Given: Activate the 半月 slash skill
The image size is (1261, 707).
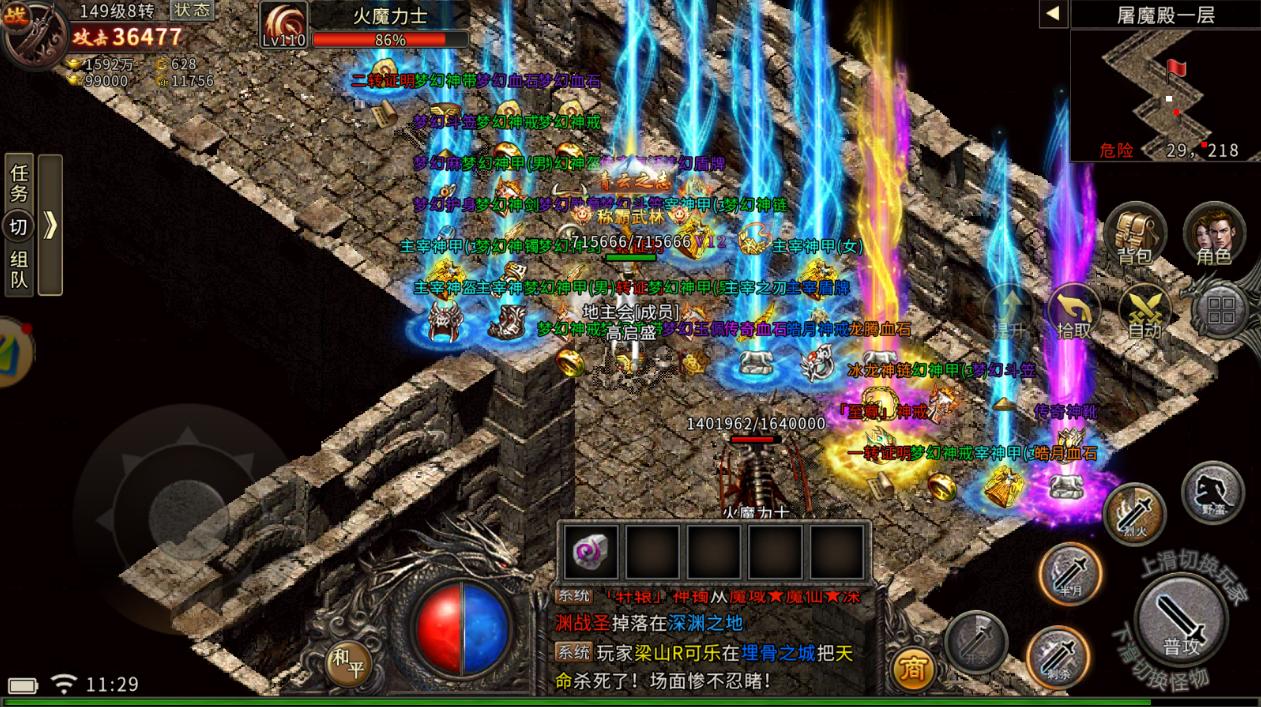Looking at the screenshot, I should (x=1070, y=574).
